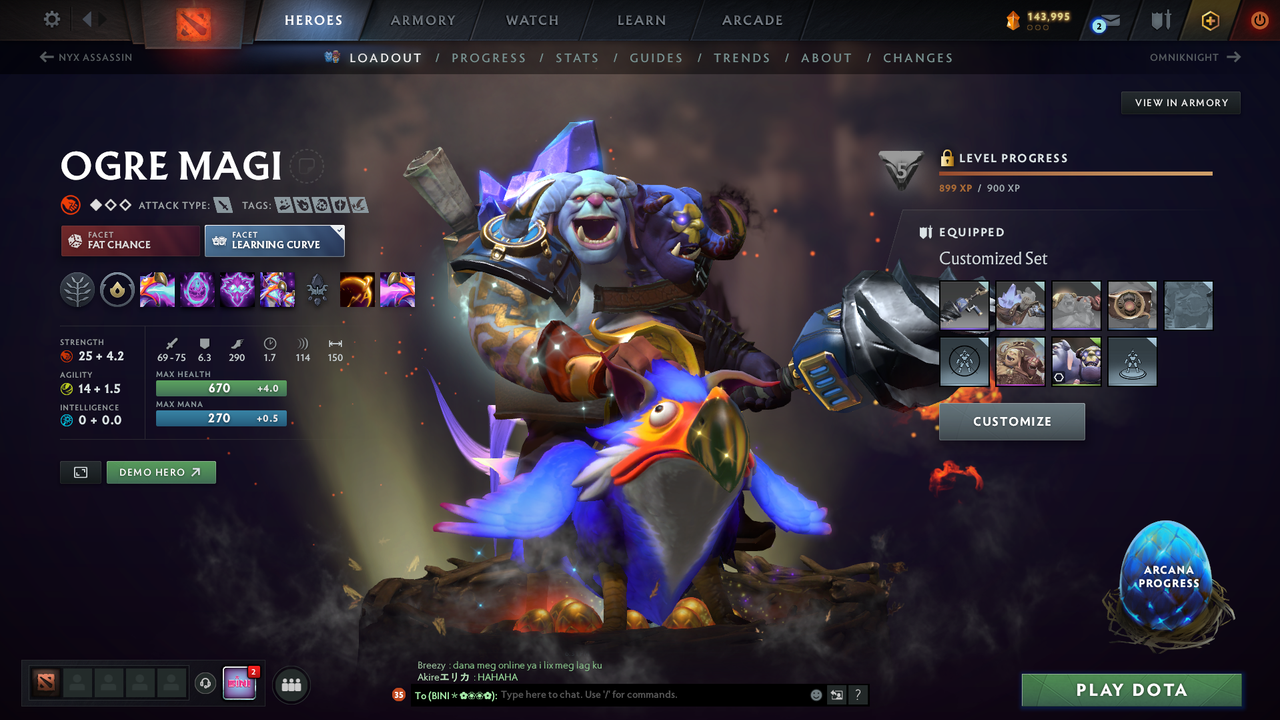Open the Multicast ability icon
This screenshot has width=1280, height=720.
277,290
